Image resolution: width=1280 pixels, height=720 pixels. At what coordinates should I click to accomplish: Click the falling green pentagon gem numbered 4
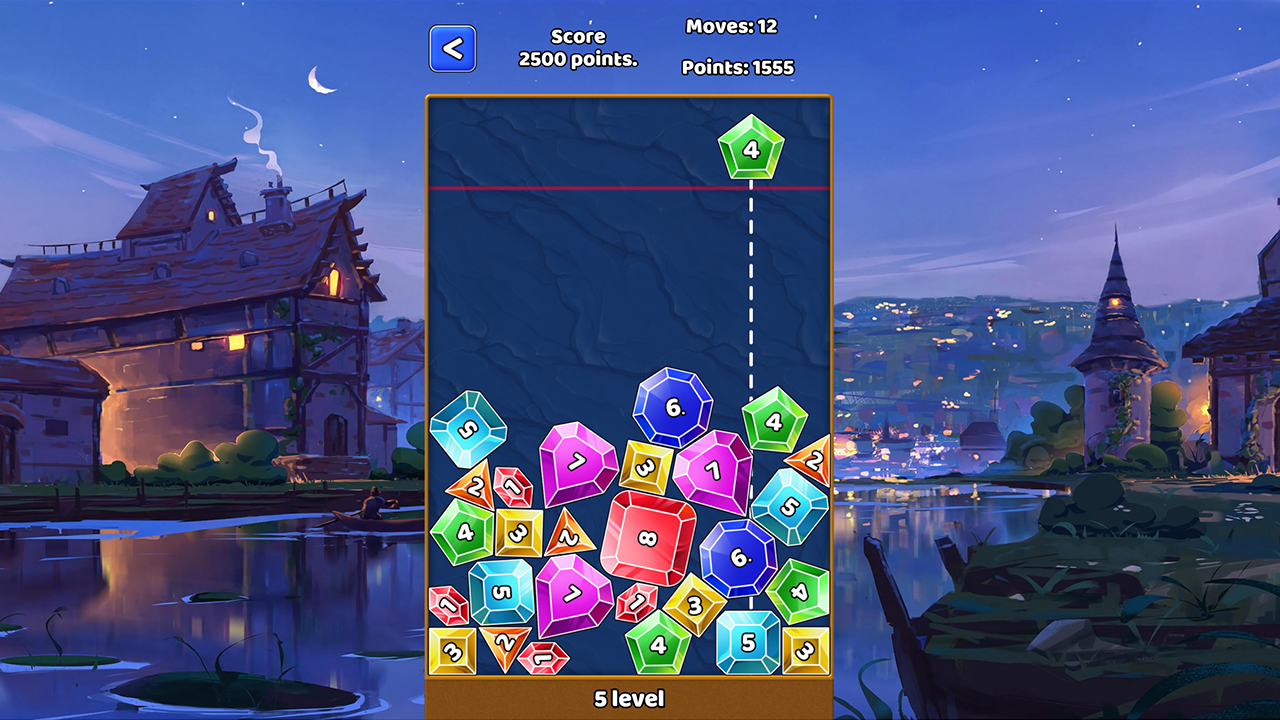749,150
